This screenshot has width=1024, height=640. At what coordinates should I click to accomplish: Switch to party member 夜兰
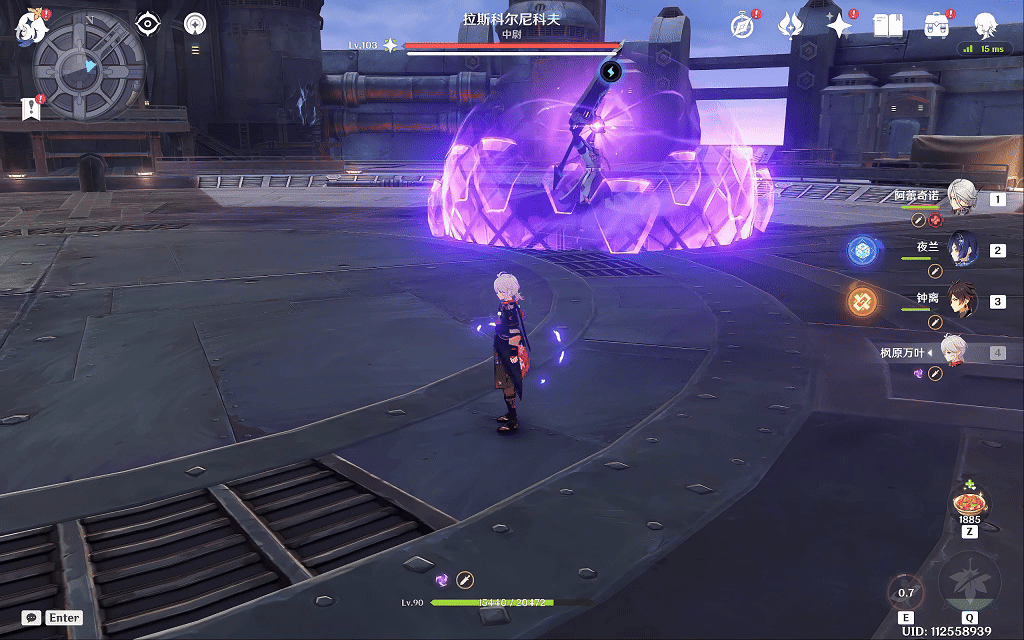(x=960, y=250)
